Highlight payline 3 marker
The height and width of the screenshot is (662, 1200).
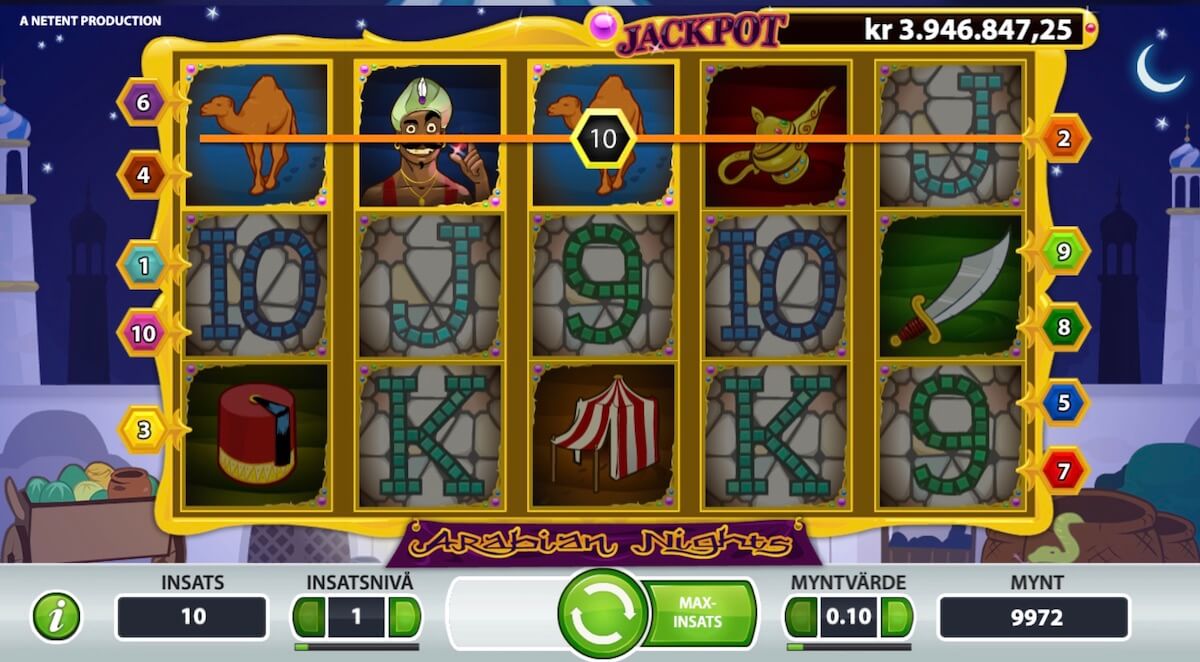coord(143,431)
